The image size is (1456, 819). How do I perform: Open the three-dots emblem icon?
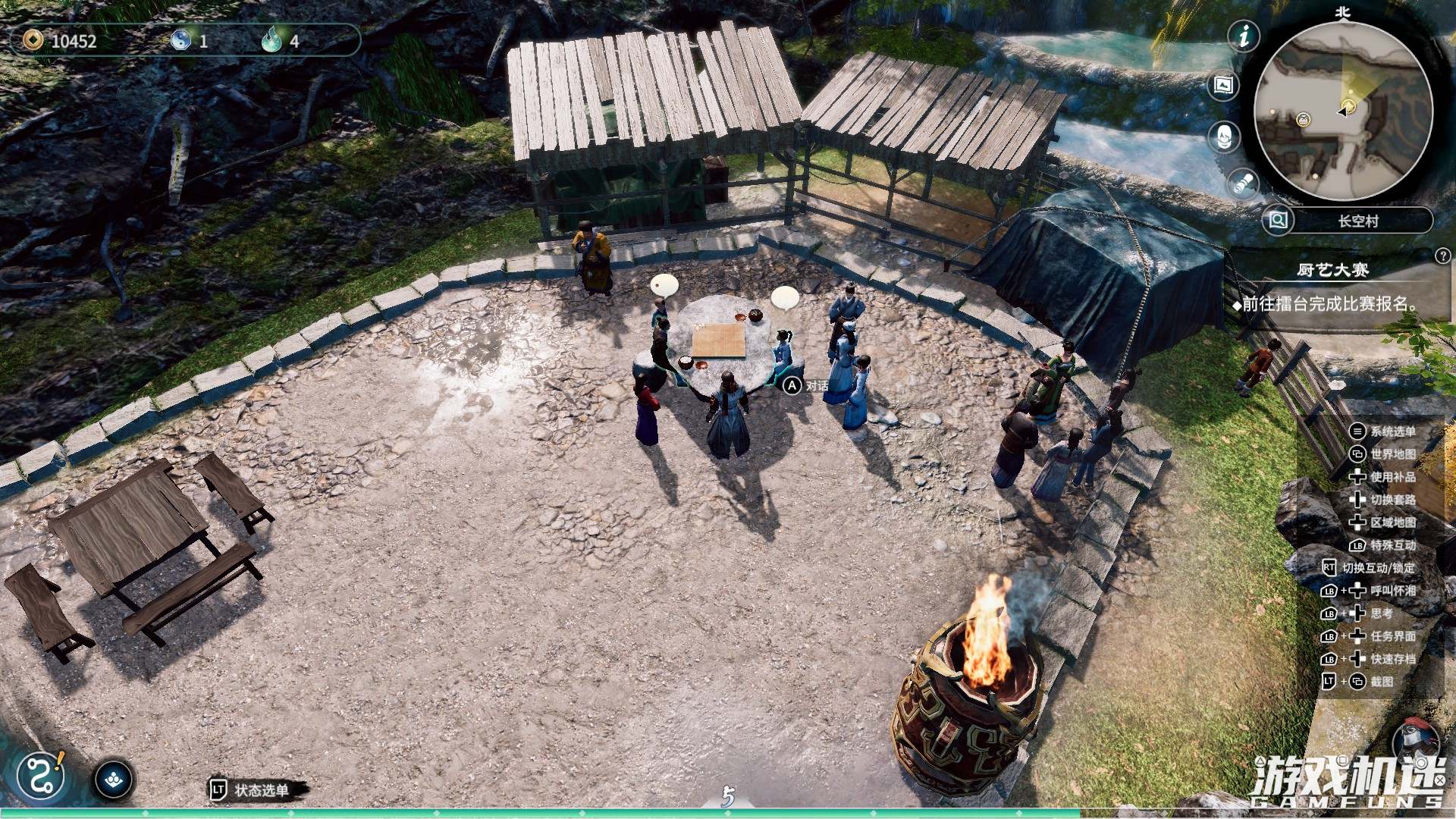[115, 780]
